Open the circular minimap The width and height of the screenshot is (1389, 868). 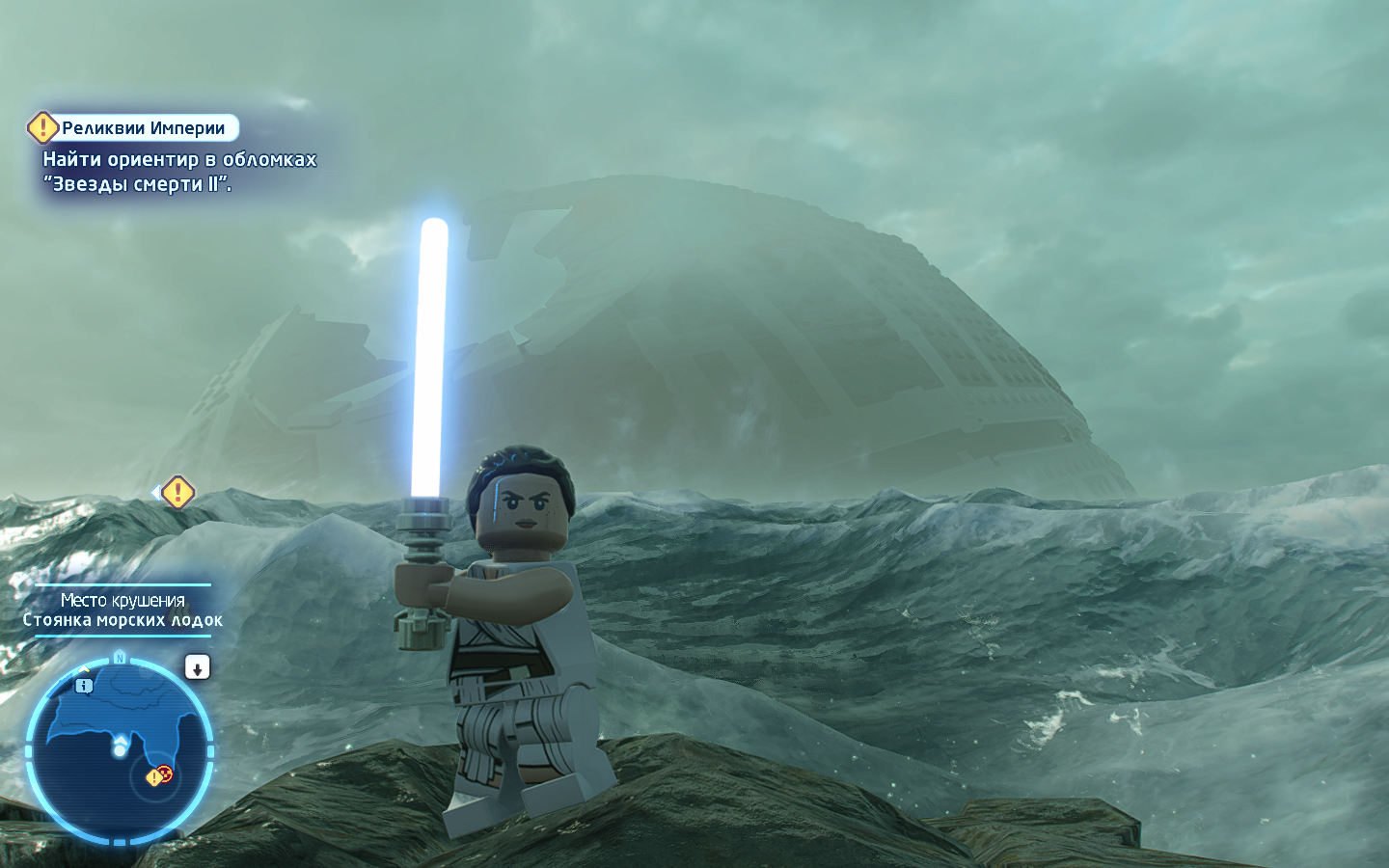(119, 749)
